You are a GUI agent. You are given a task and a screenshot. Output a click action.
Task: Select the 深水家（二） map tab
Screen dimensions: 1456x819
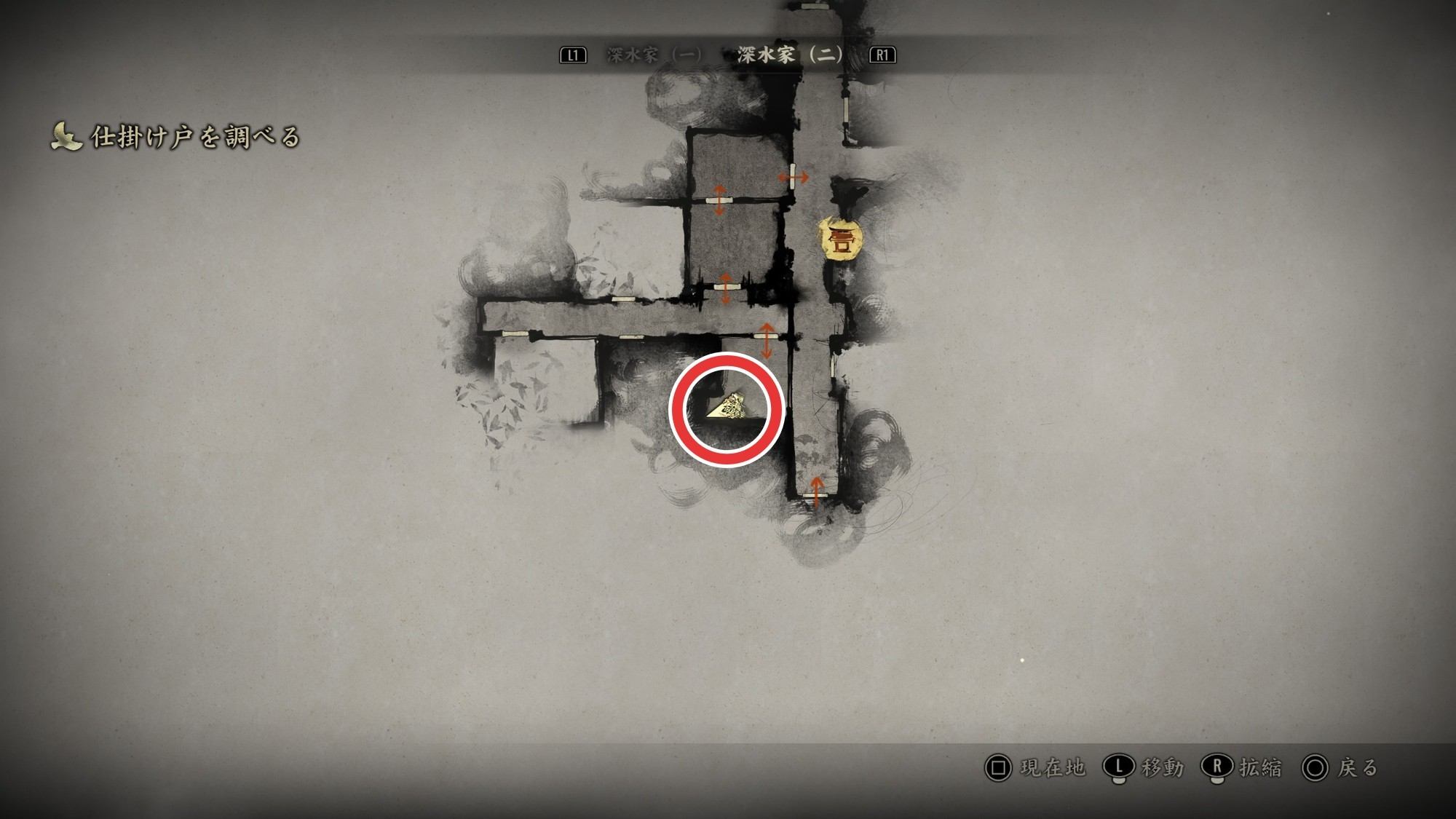pos(790,55)
